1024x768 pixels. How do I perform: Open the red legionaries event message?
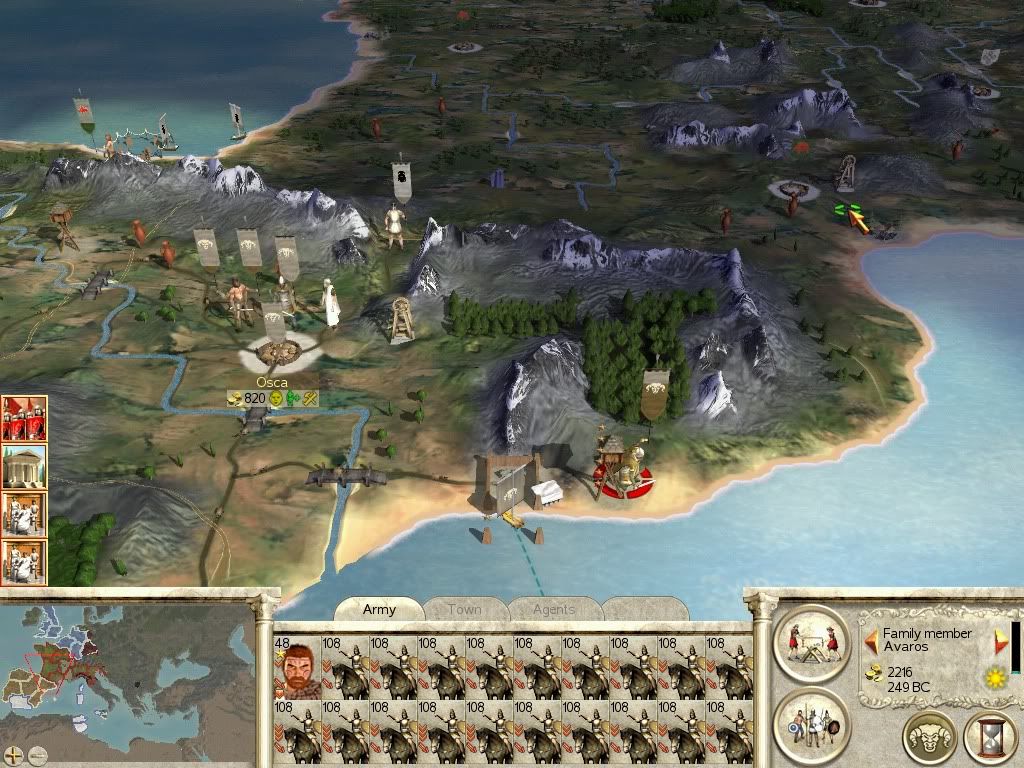pyautogui.click(x=24, y=418)
